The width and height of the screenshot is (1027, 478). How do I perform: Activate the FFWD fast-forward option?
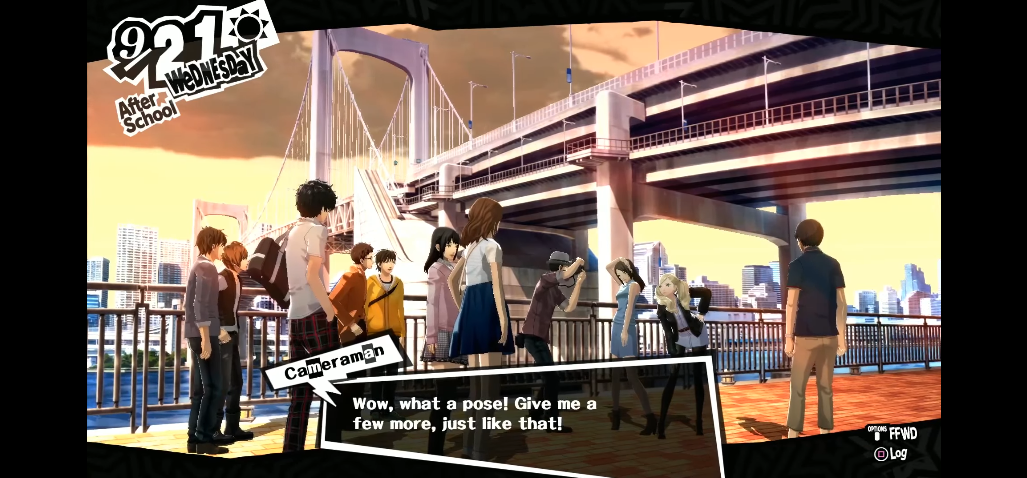coord(895,434)
